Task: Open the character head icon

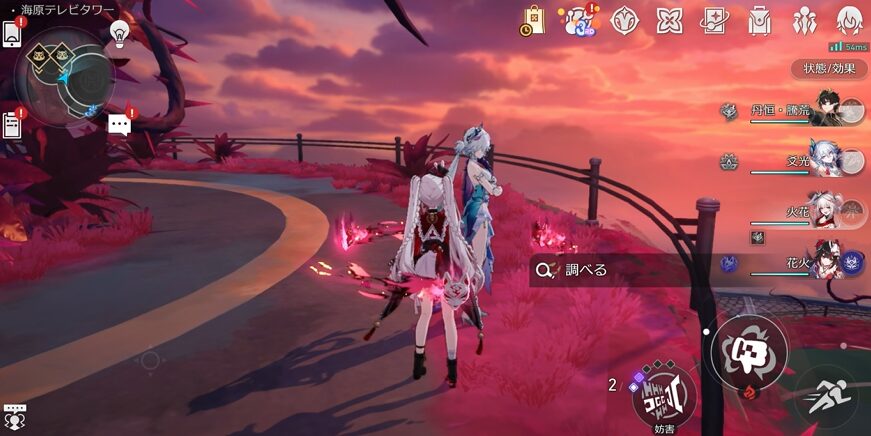Action: click(x=848, y=20)
